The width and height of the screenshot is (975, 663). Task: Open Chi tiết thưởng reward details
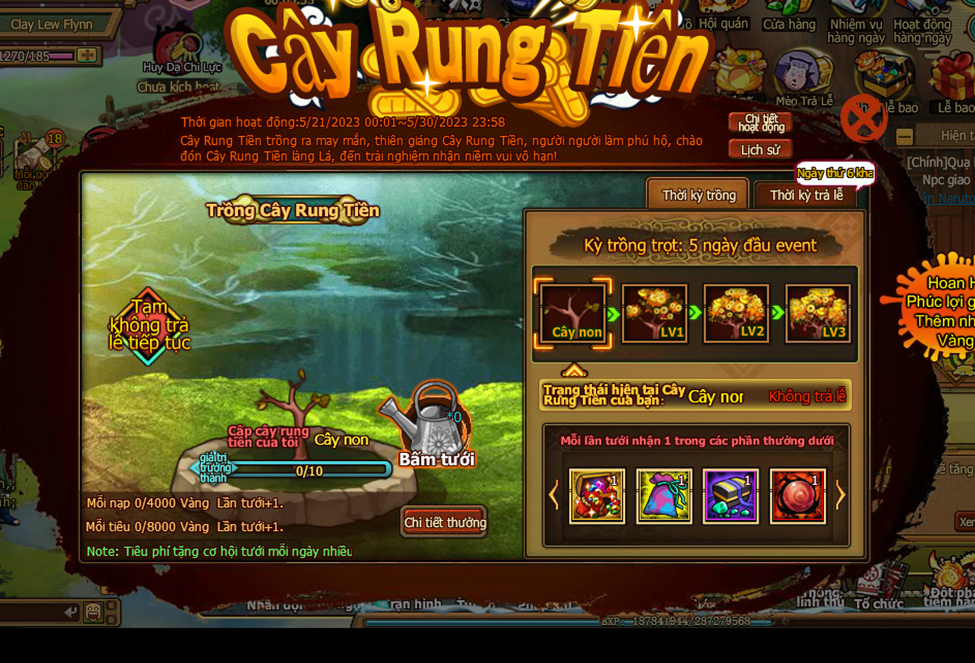click(x=444, y=522)
